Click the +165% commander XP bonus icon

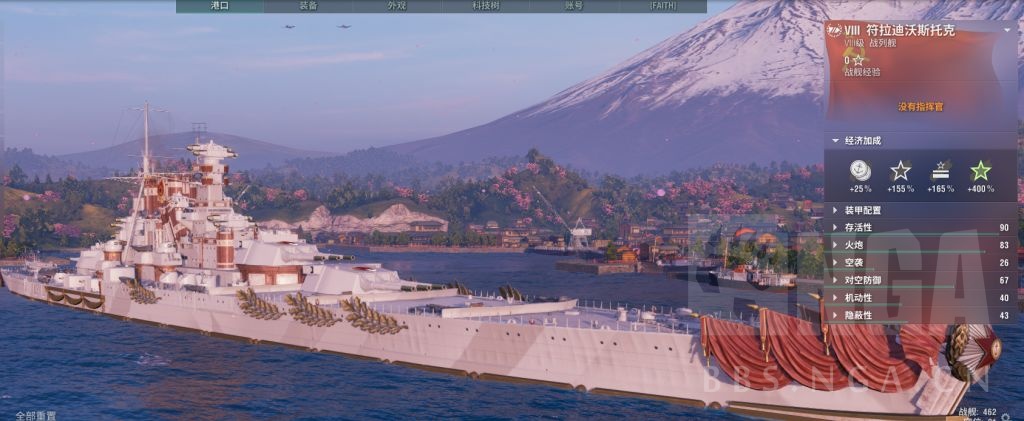[x=940, y=171]
